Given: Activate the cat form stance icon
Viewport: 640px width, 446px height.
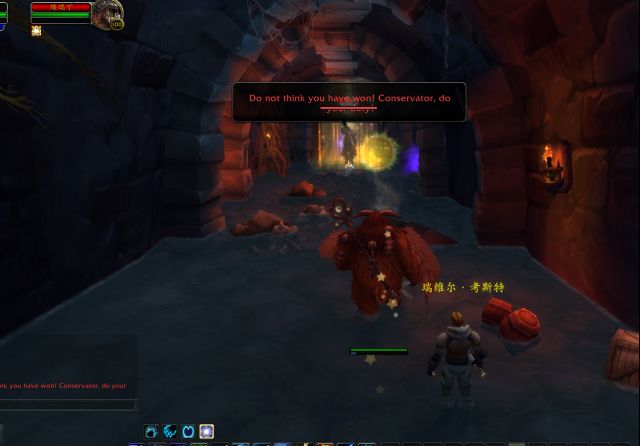Looking at the screenshot, I should pyautogui.click(x=152, y=432).
